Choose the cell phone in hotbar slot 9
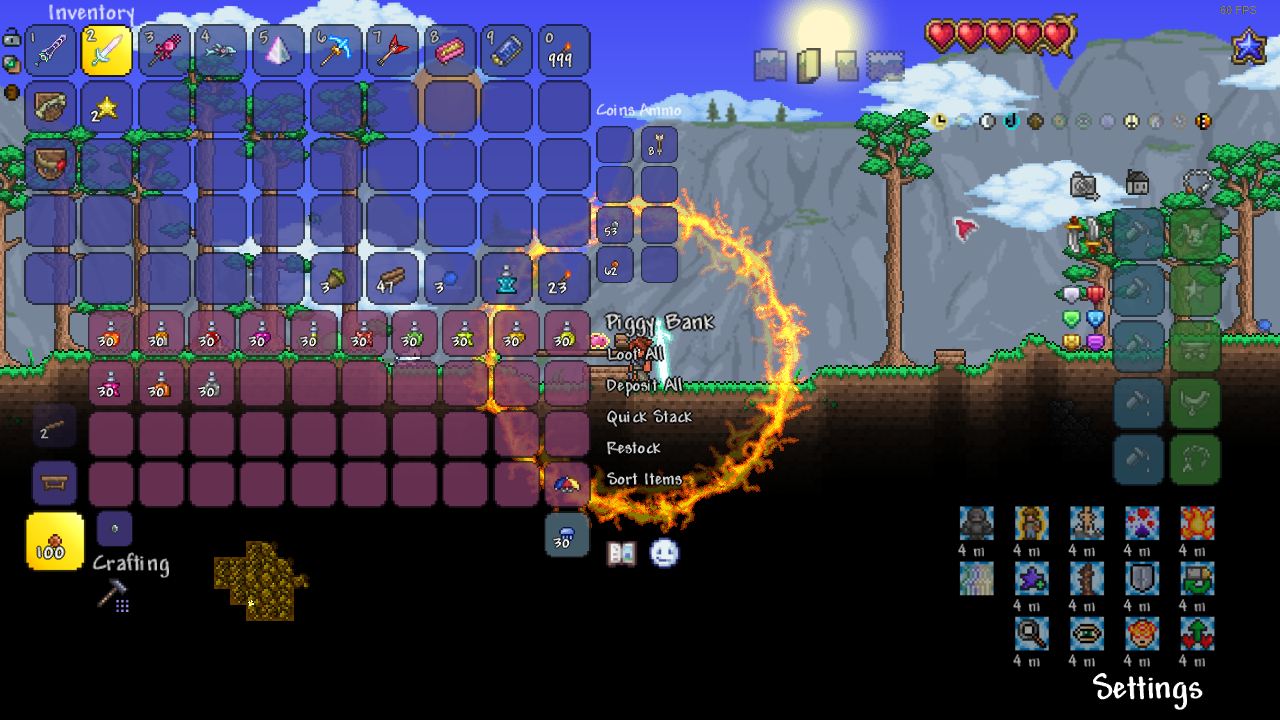This screenshot has width=1280, height=720. (x=507, y=51)
